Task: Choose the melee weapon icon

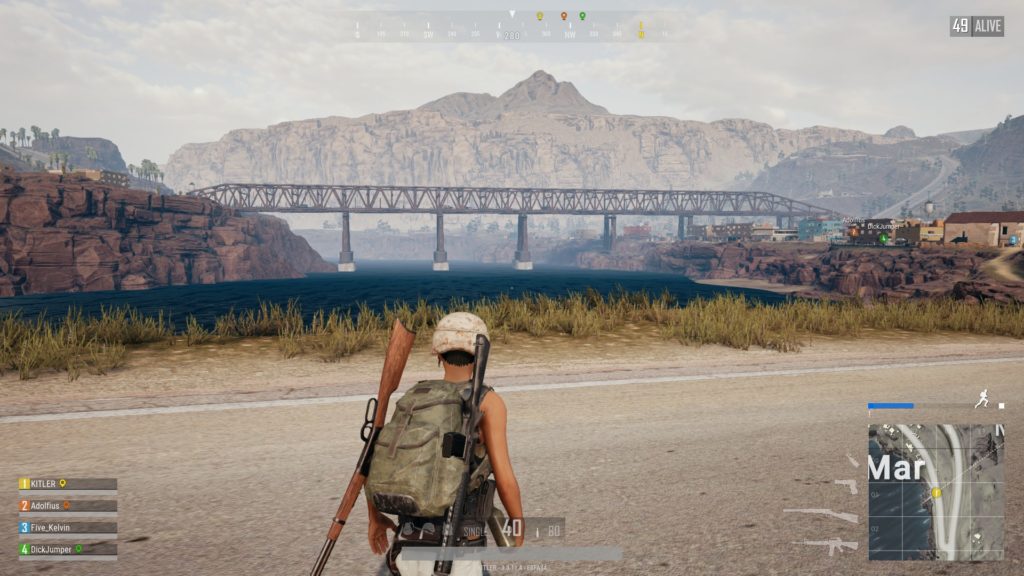Action: click(x=852, y=461)
